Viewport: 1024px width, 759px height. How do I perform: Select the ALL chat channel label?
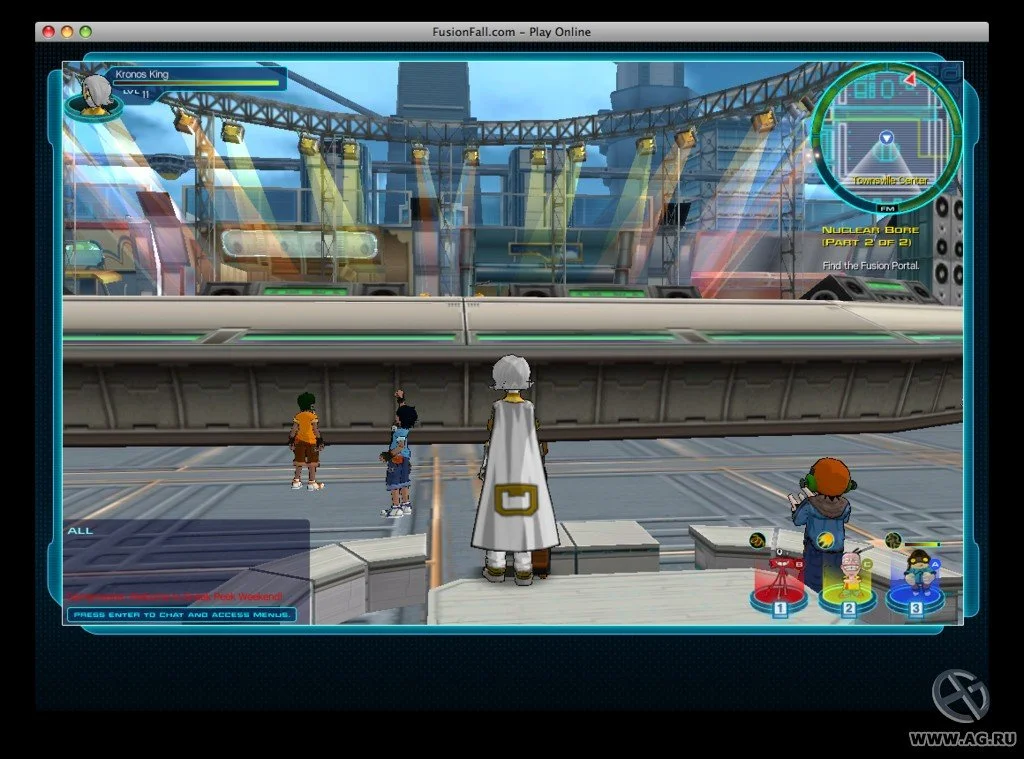pyautogui.click(x=80, y=530)
